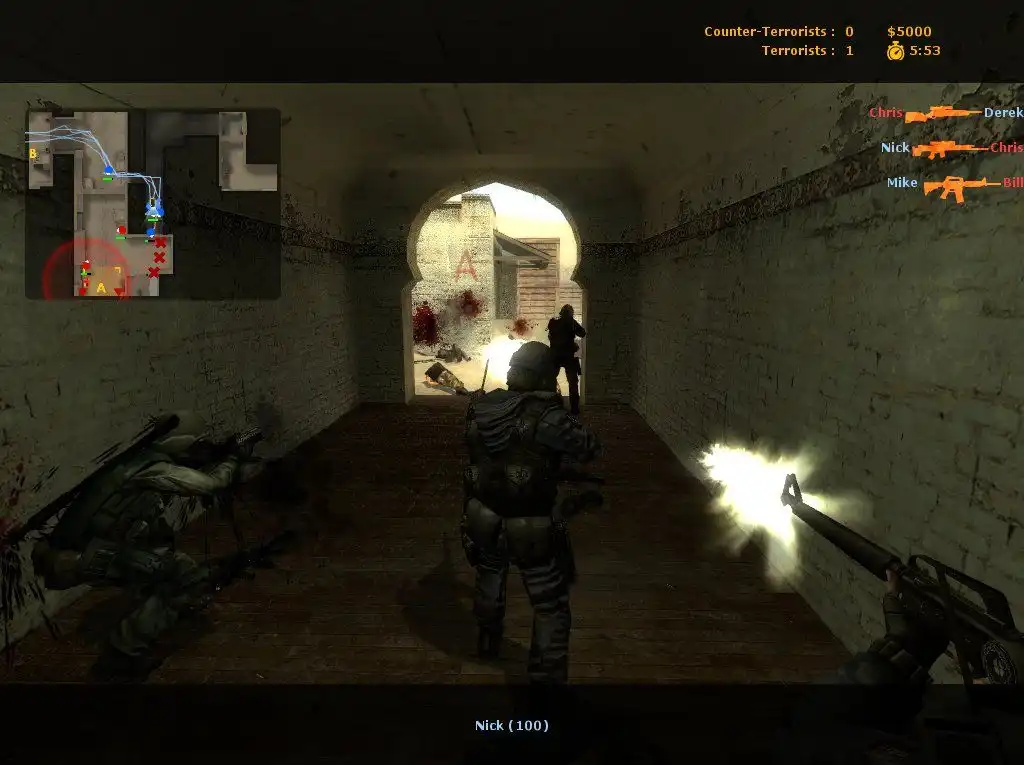Select the Mike killed Bill feed entry
This screenshot has height=765, width=1024.
coord(955,184)
